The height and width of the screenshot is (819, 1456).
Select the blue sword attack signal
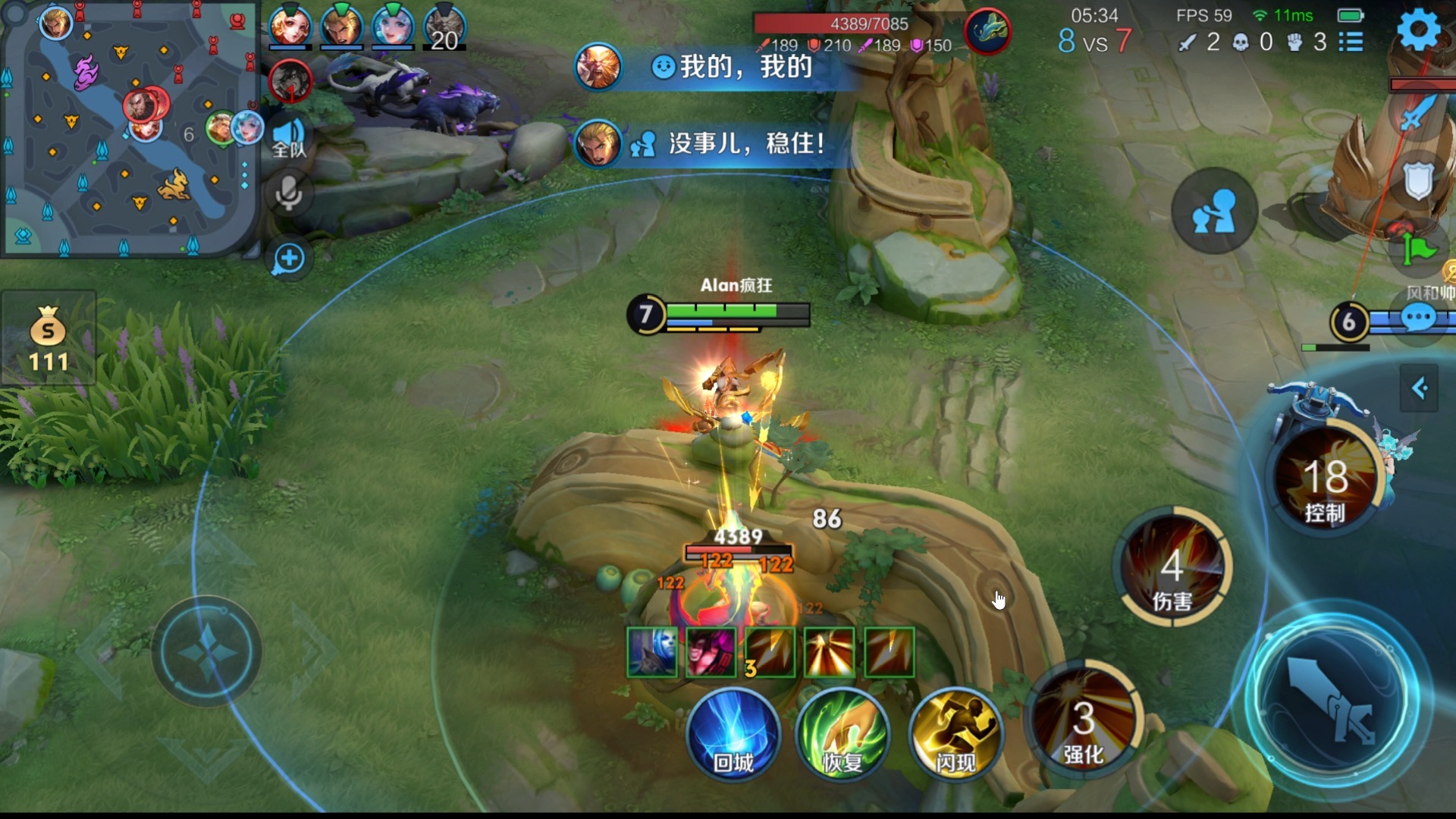[x=1414, y=114]
